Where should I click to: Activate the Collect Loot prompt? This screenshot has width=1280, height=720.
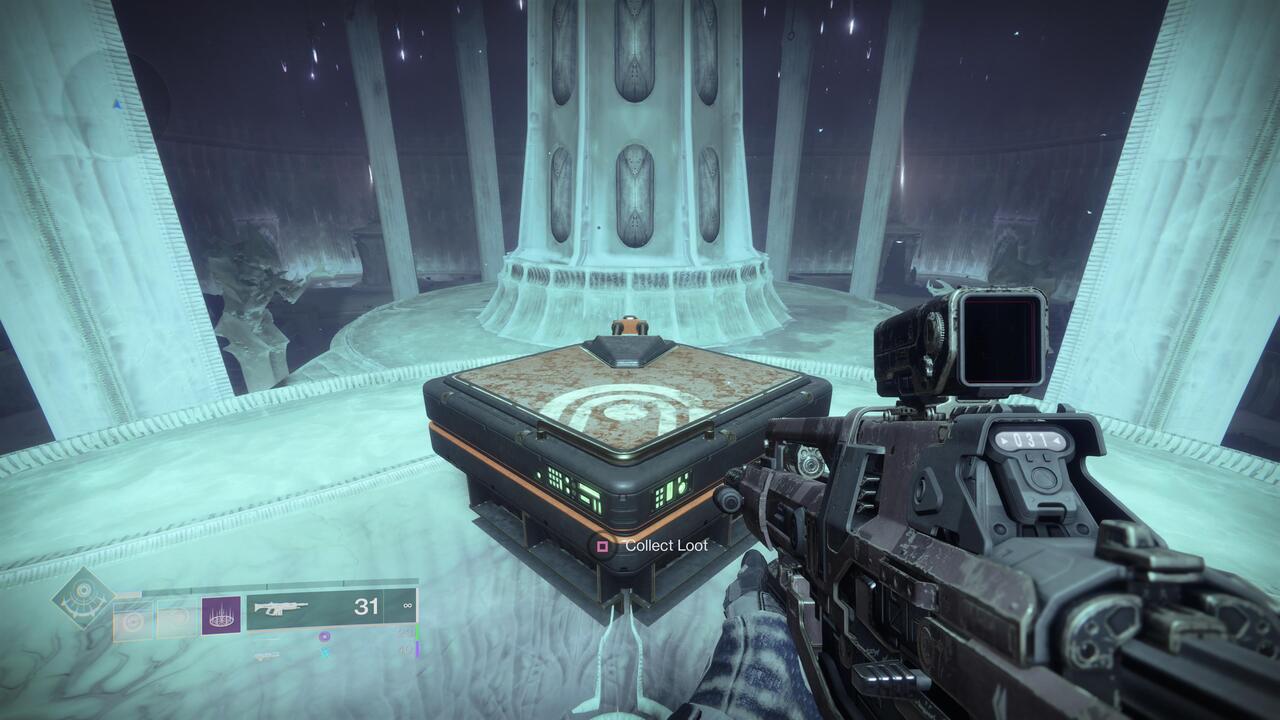667,546
